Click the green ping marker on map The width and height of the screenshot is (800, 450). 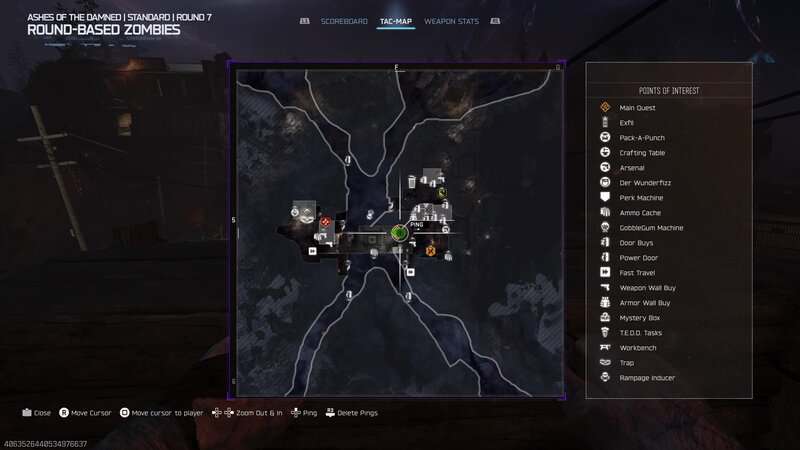(398, 233)
